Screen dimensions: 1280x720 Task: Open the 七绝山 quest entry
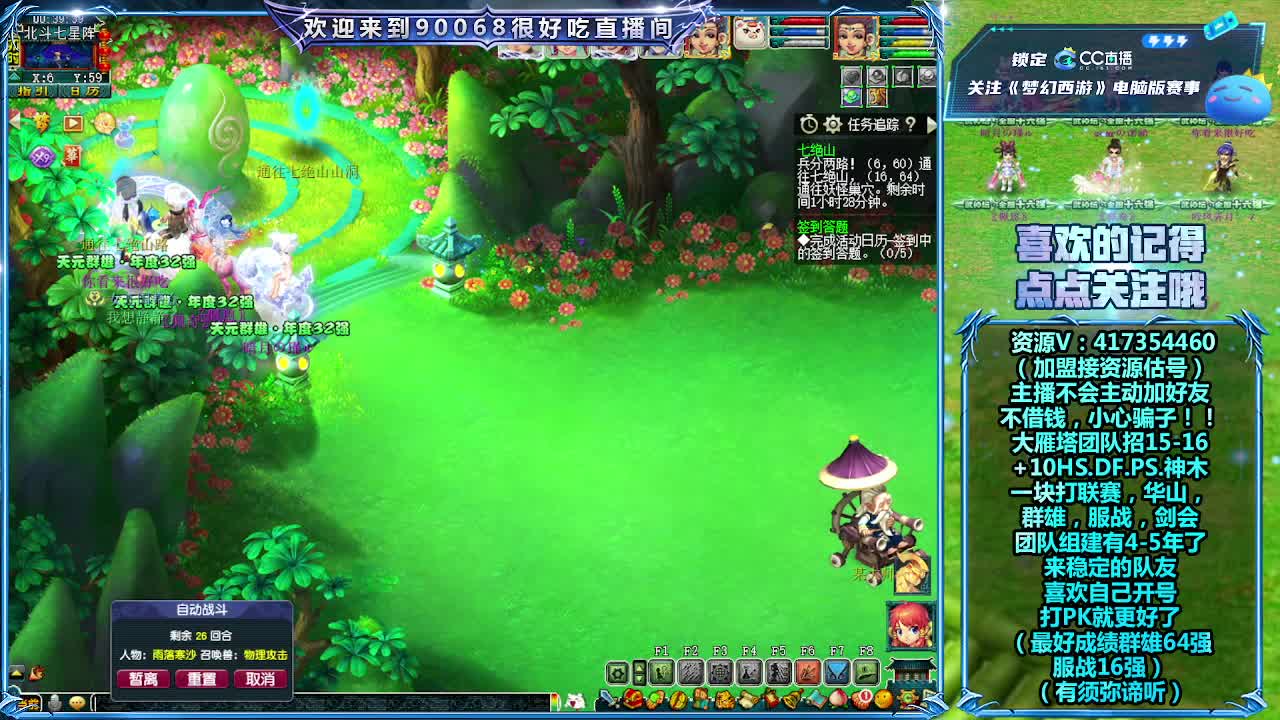tap(817, 150)
